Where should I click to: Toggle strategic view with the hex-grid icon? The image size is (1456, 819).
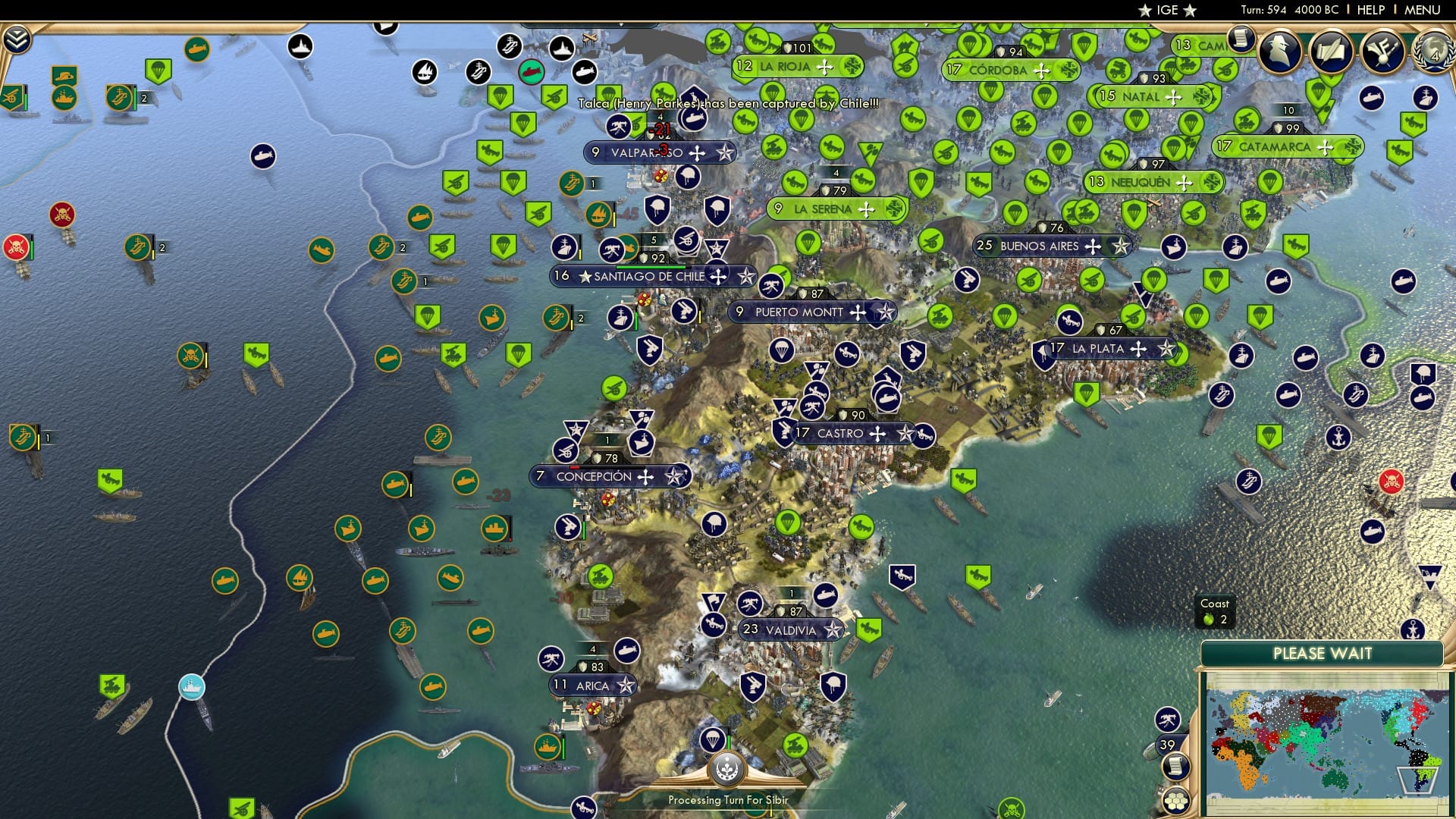(x=1177, y=804)
